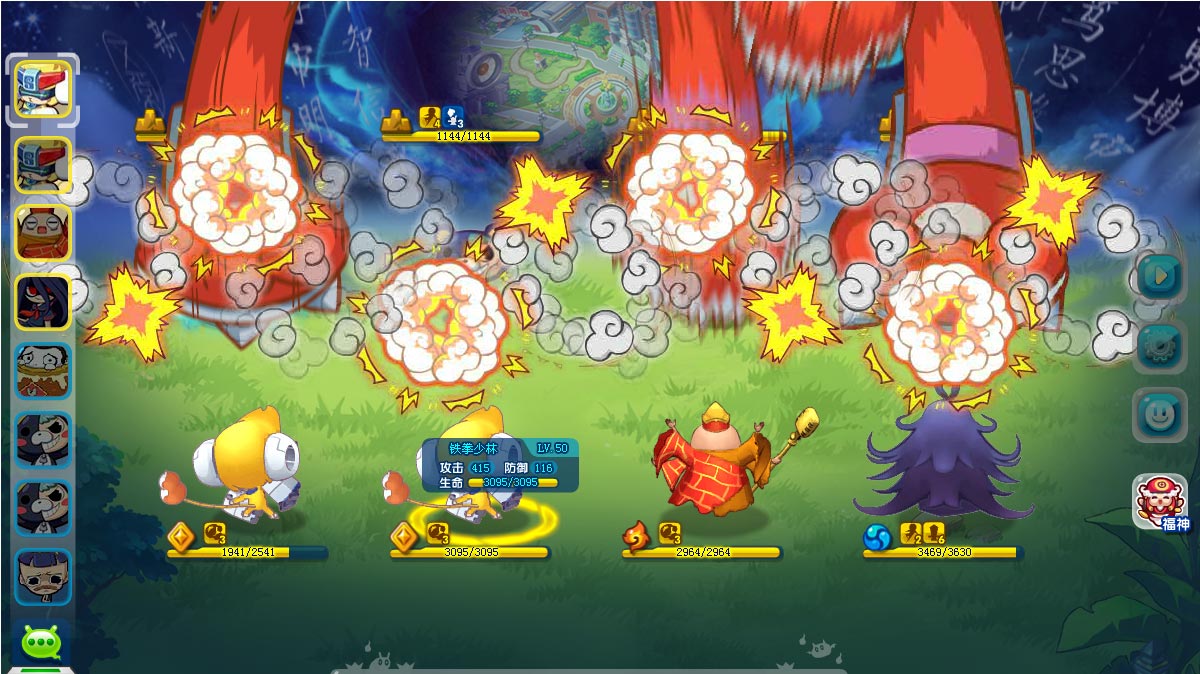
Task: Choose the rope-bound bearded man portrait
Action: (x=43, y=371)
